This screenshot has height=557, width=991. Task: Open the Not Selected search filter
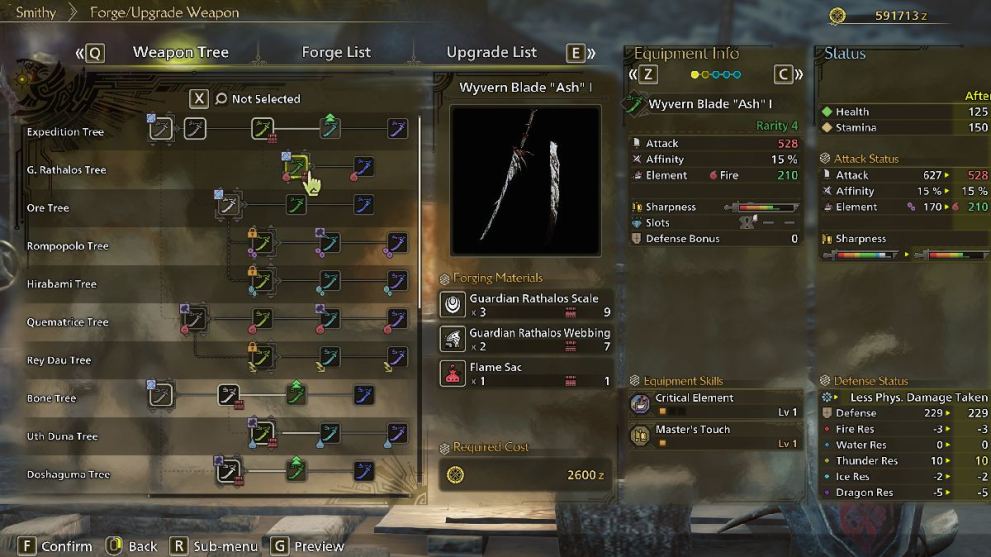(x=257, y=99)
